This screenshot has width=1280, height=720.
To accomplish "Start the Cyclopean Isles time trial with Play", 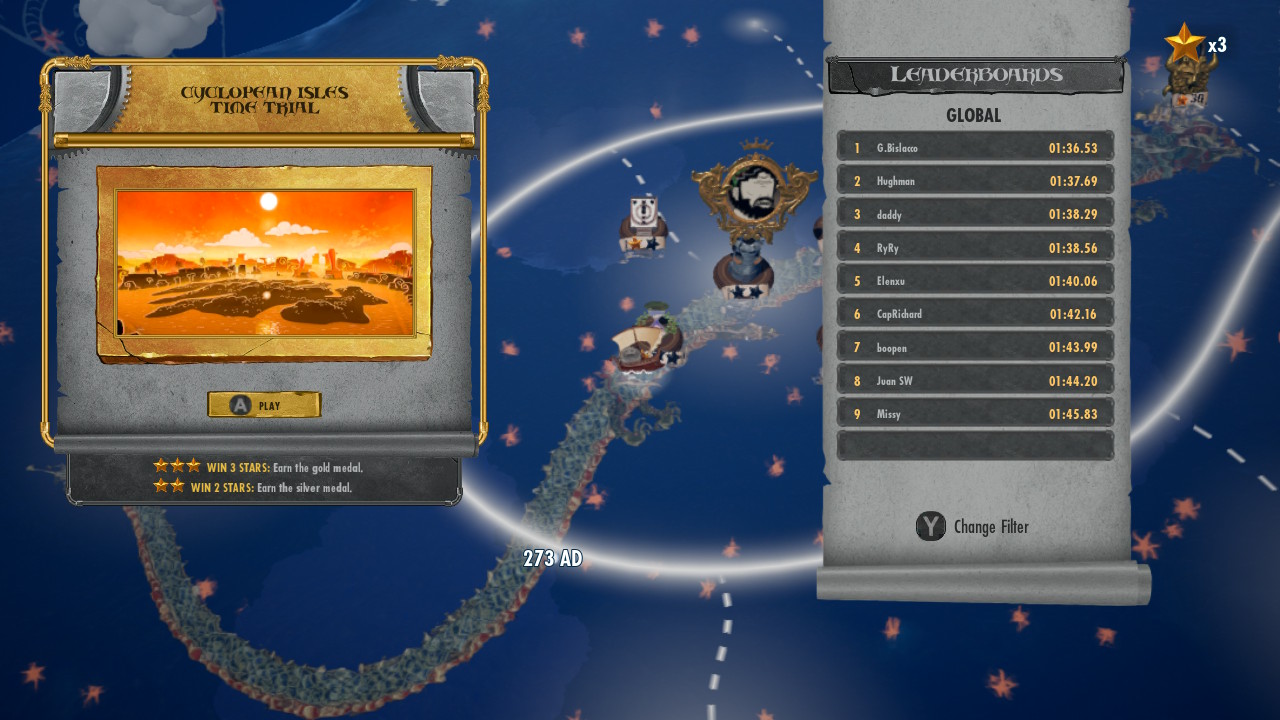I will coord(264,405).
